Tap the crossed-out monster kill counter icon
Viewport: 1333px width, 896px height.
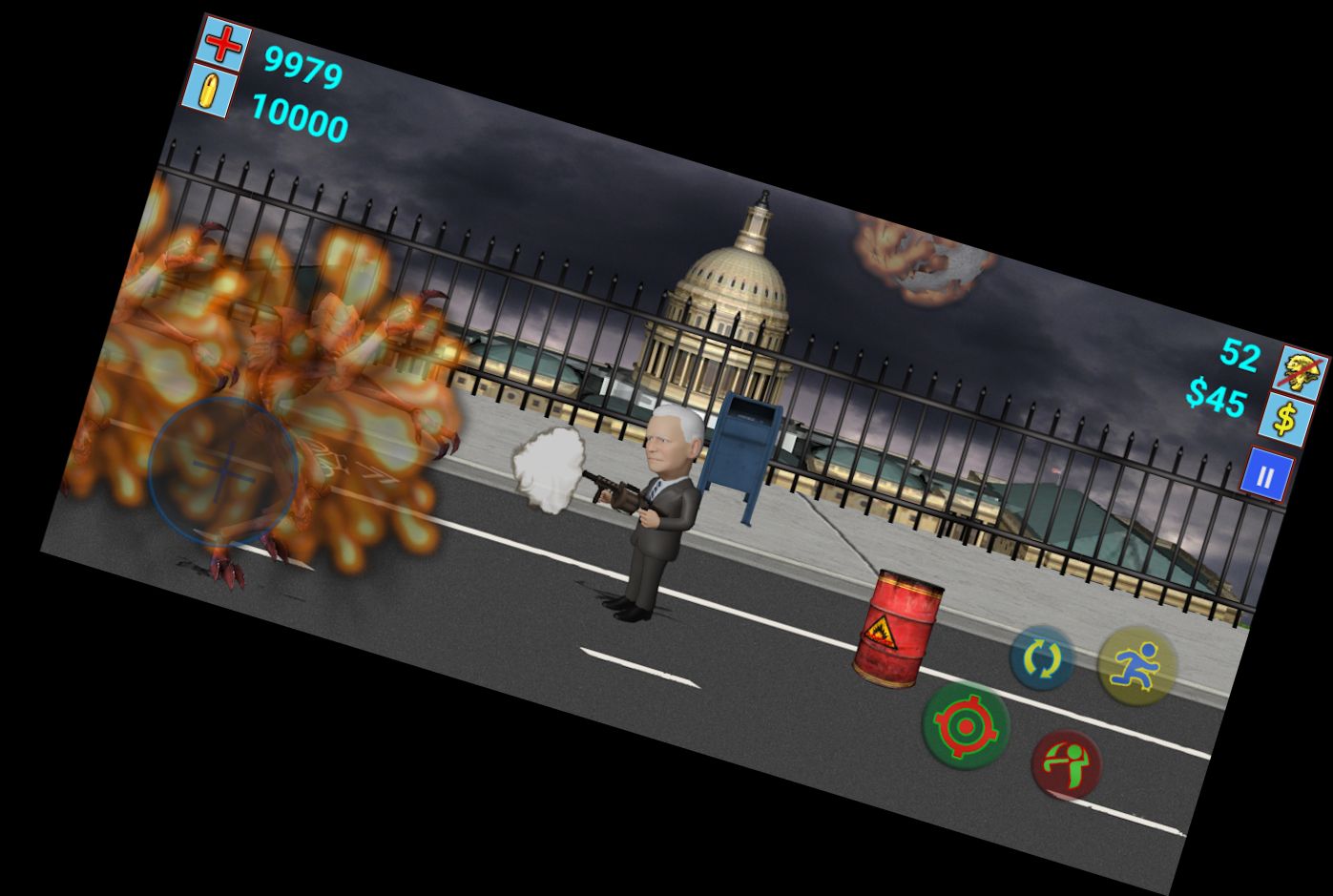[1302, 372]
